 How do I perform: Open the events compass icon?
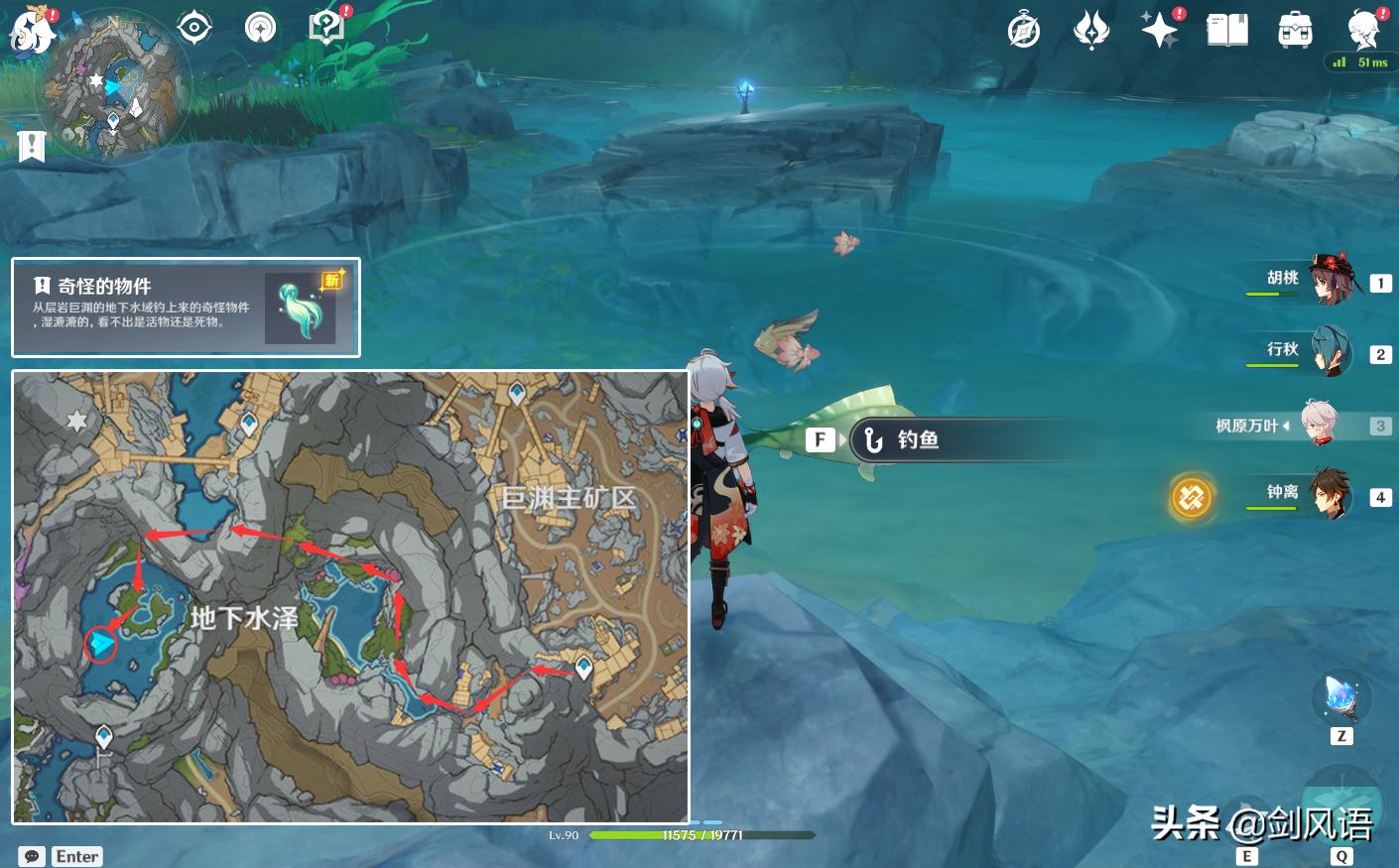click(1023, 30)
